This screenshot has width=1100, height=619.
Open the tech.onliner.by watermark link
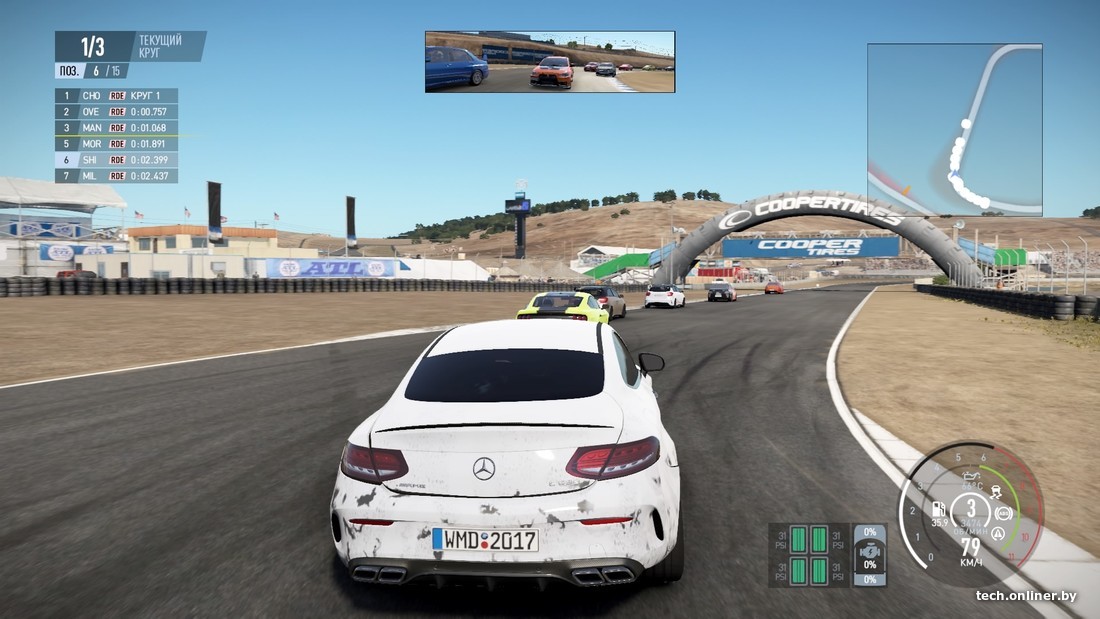pyautogui.click(x=1026, y=596)
